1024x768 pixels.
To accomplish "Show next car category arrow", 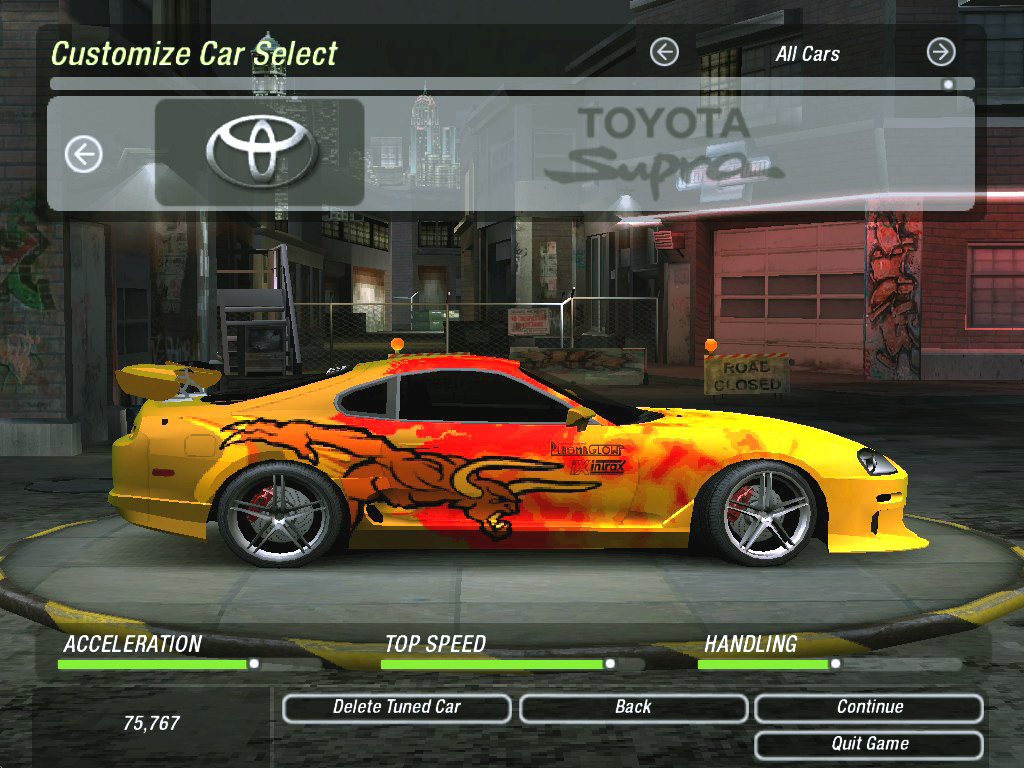I will pyautogui.click(x=941, y=52).
